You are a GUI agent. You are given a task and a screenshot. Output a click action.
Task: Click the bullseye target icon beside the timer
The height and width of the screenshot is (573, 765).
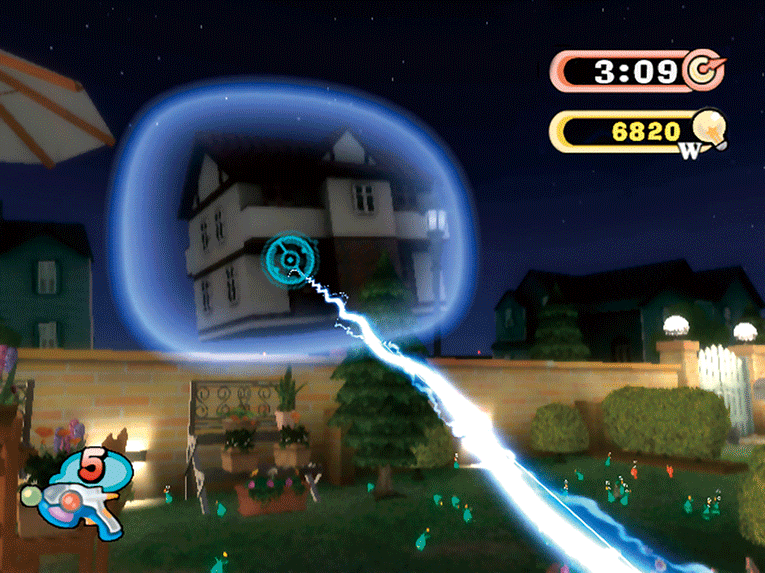704,70
